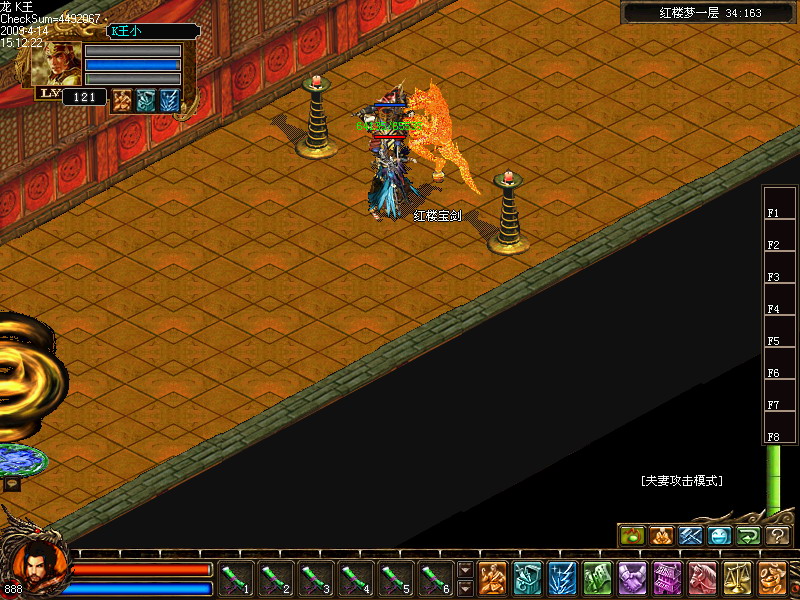Open the green scroll menu

pyautogui.click(x=597, y=578)
